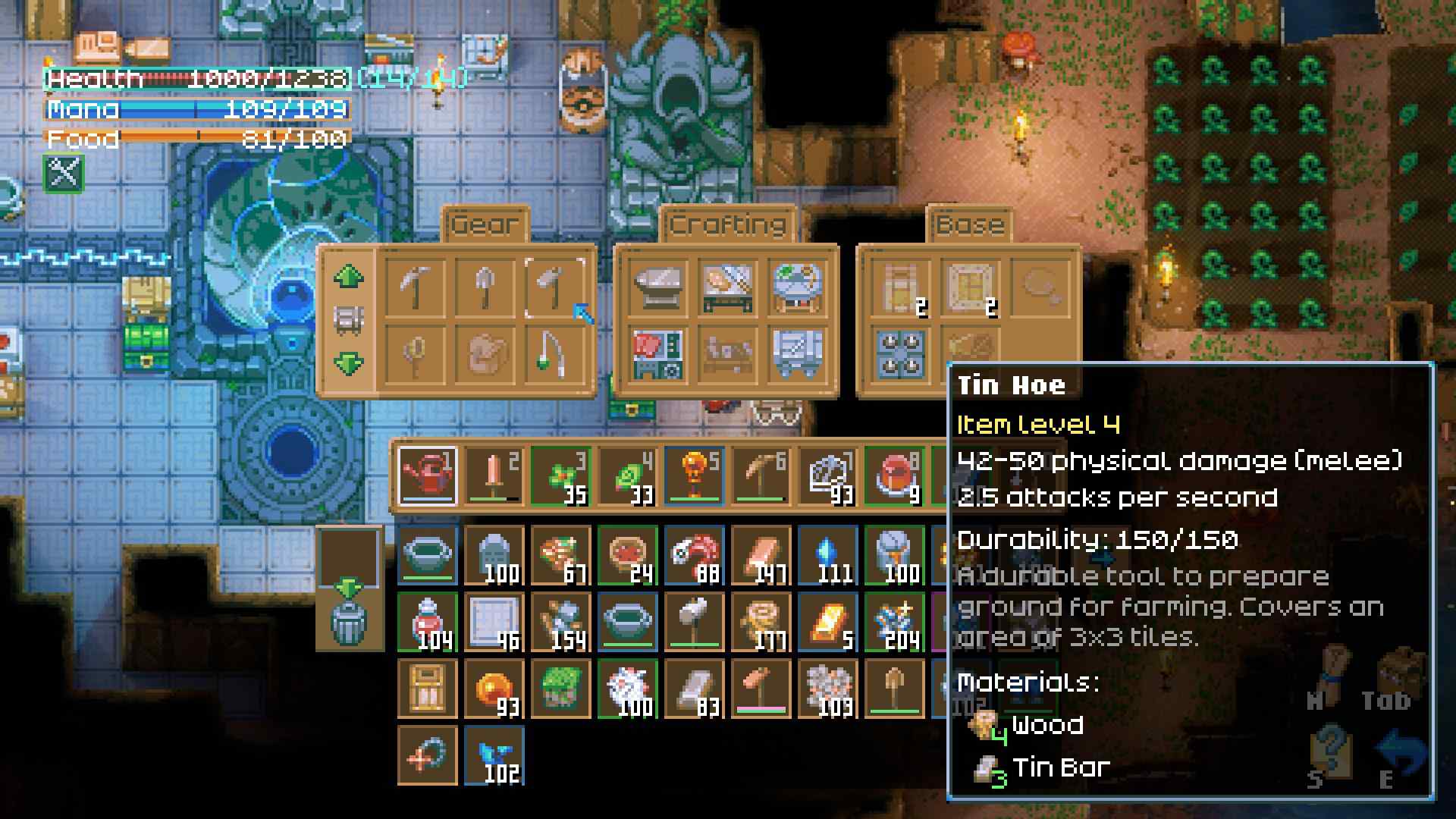Select the gold bar stack of 5
This screenshot has width=1456, height=819.
tap(828, 623)
